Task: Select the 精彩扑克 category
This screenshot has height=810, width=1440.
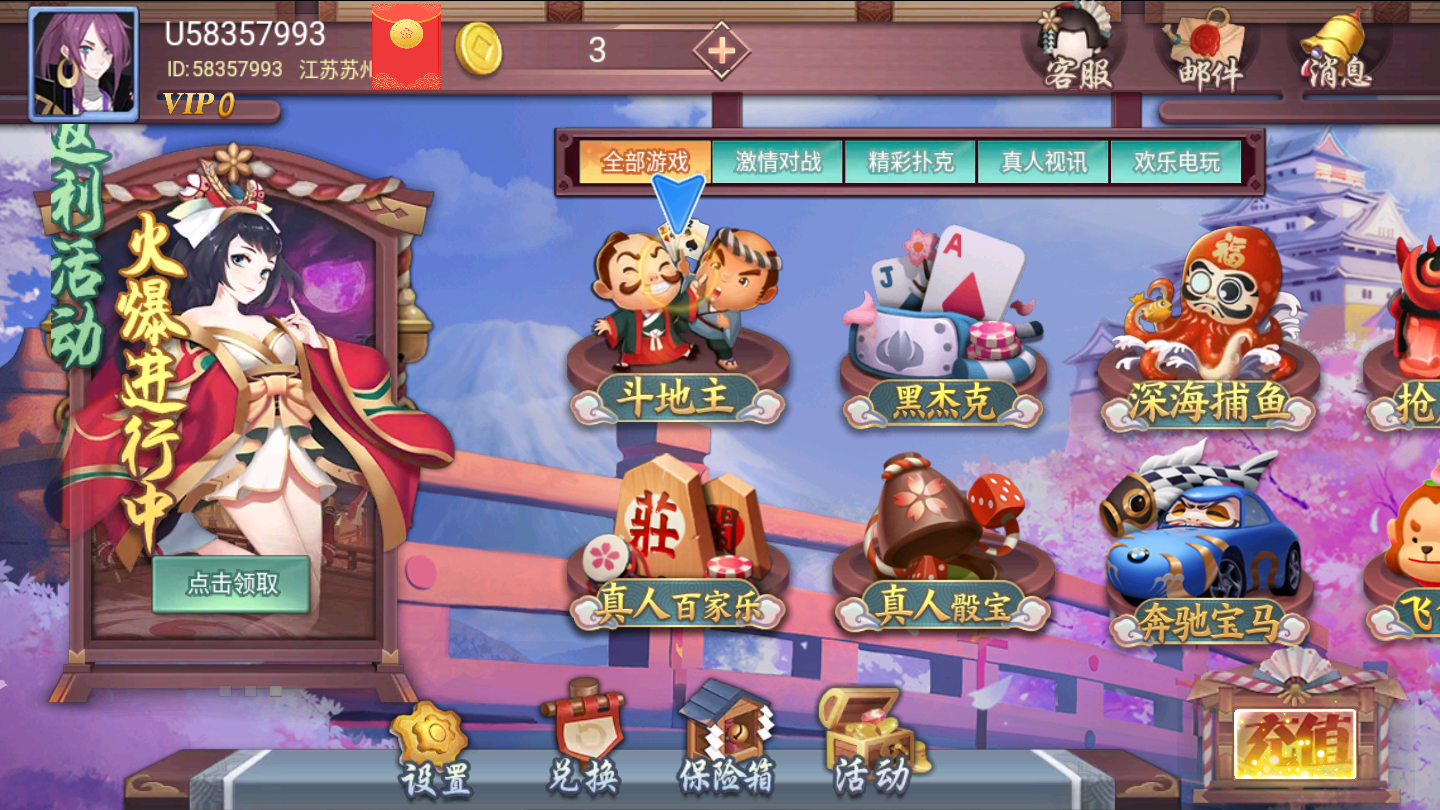Action: [x=911, y=160]
